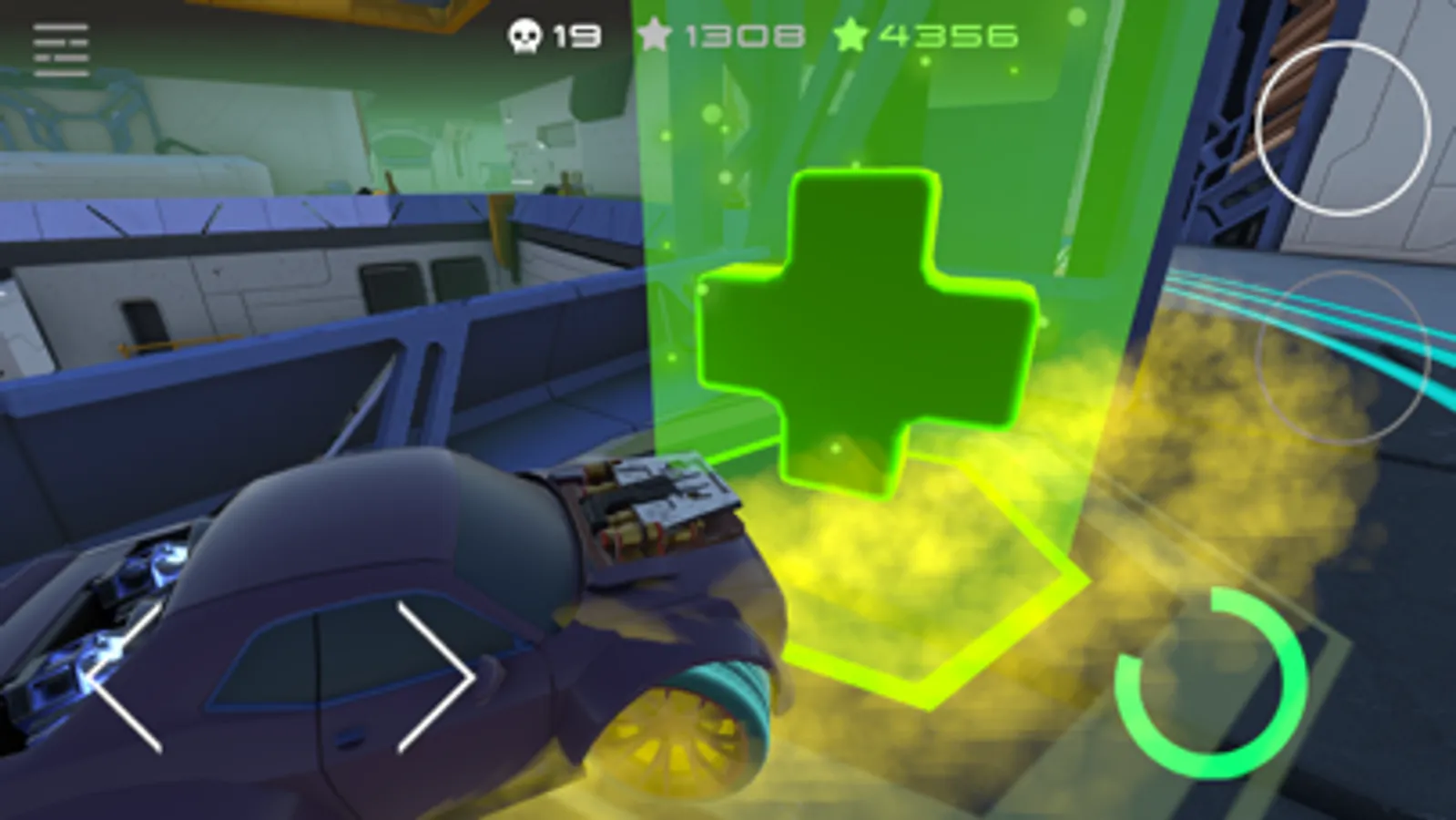Tap the kill count number 19
This screenshot has height=820, width=1456.
click(x=576, y=36)
